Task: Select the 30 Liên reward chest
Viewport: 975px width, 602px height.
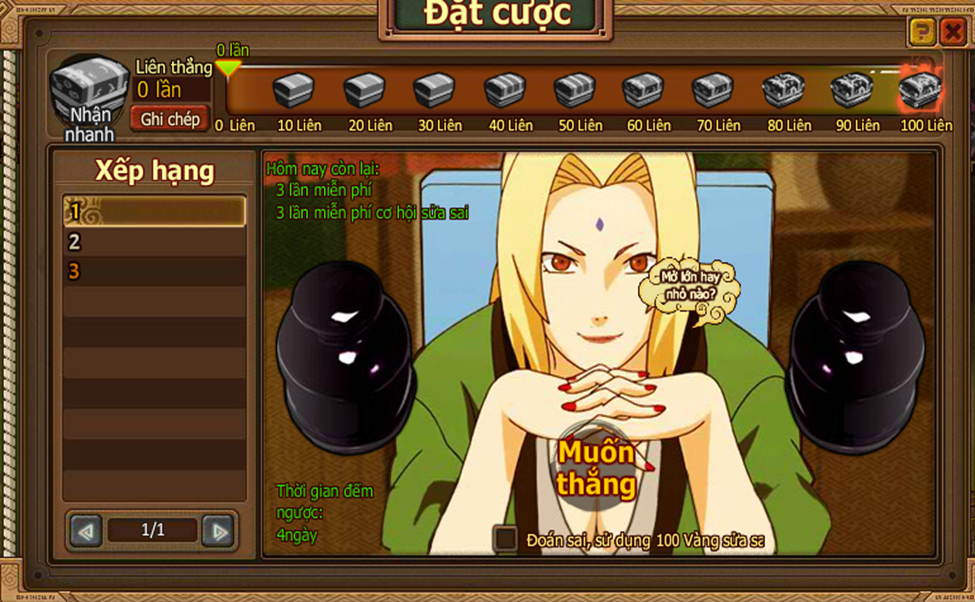Action: click(x=434, y=91)
